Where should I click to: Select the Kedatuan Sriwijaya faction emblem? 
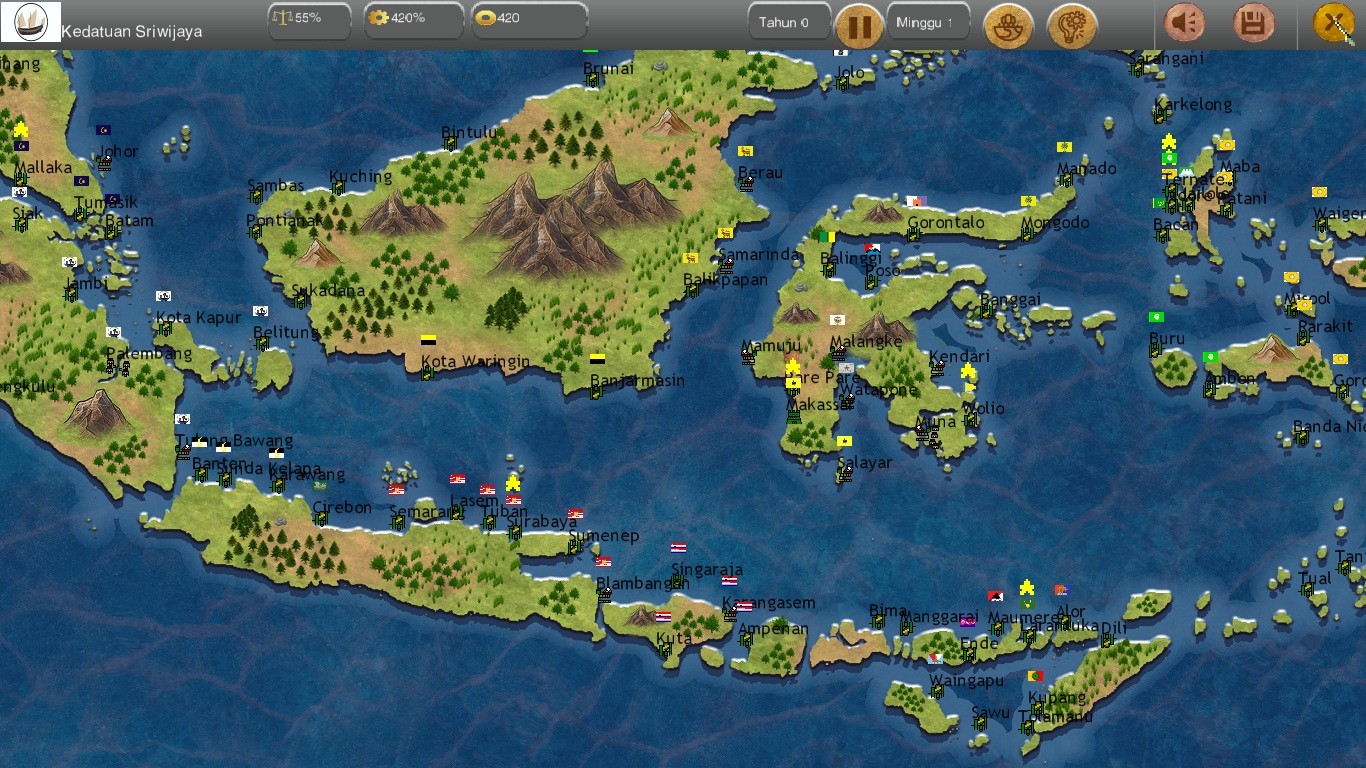30,20
